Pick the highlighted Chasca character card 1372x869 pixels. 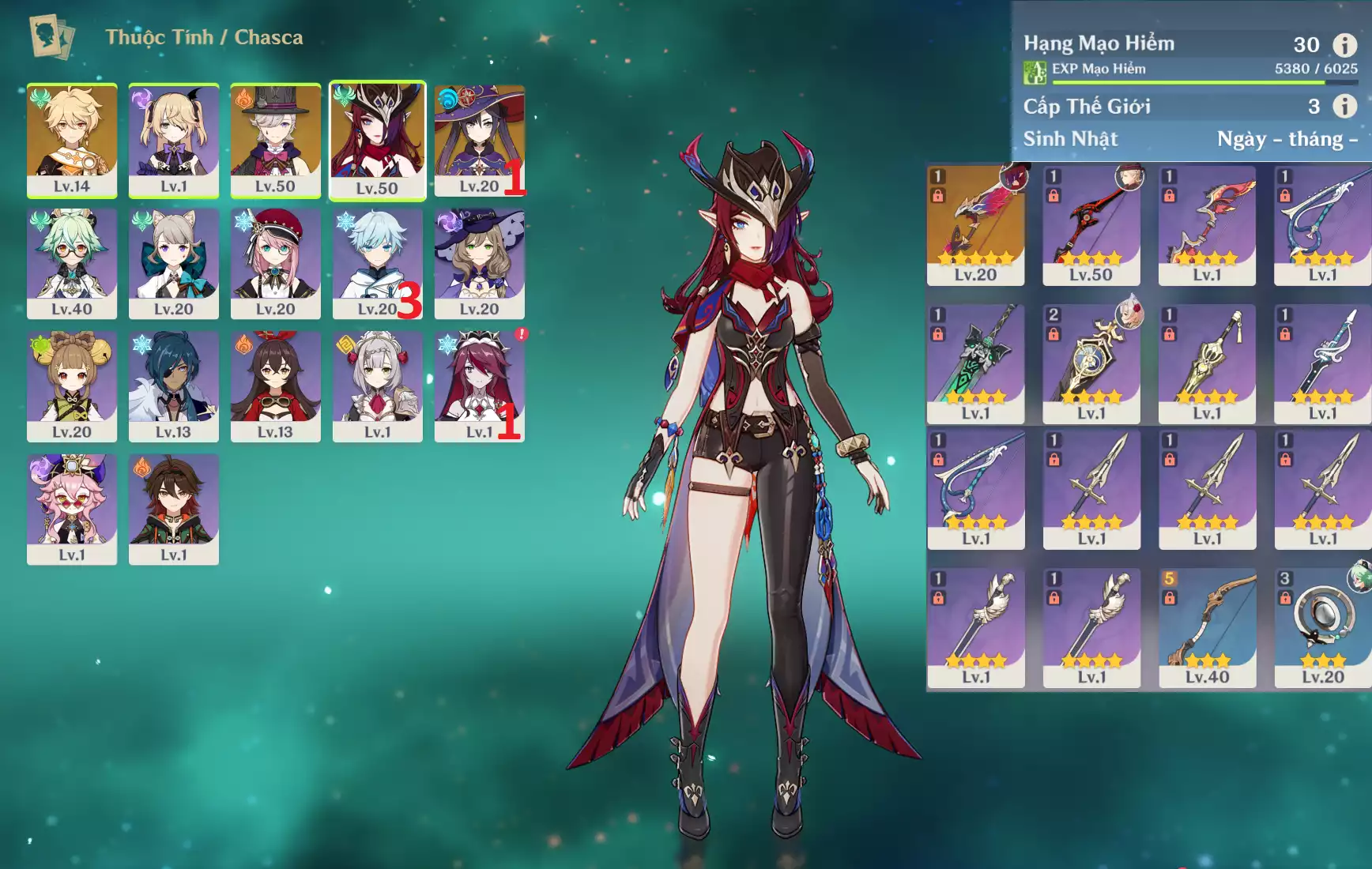(x=377, y=139)
